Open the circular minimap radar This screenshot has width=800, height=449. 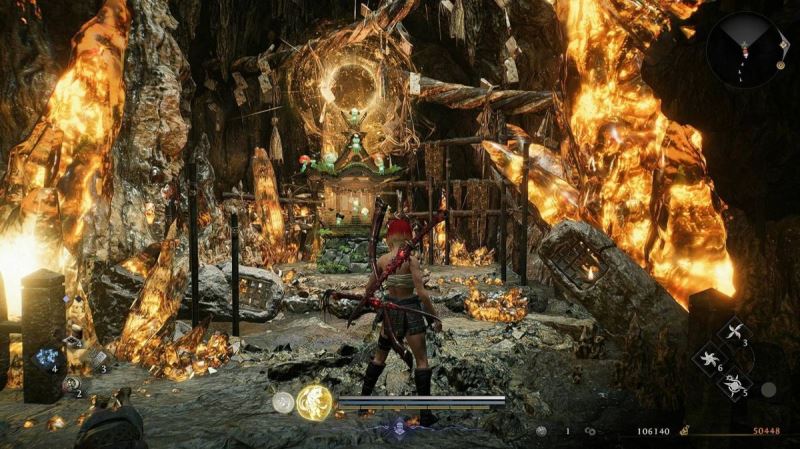[x=743, y=49]
